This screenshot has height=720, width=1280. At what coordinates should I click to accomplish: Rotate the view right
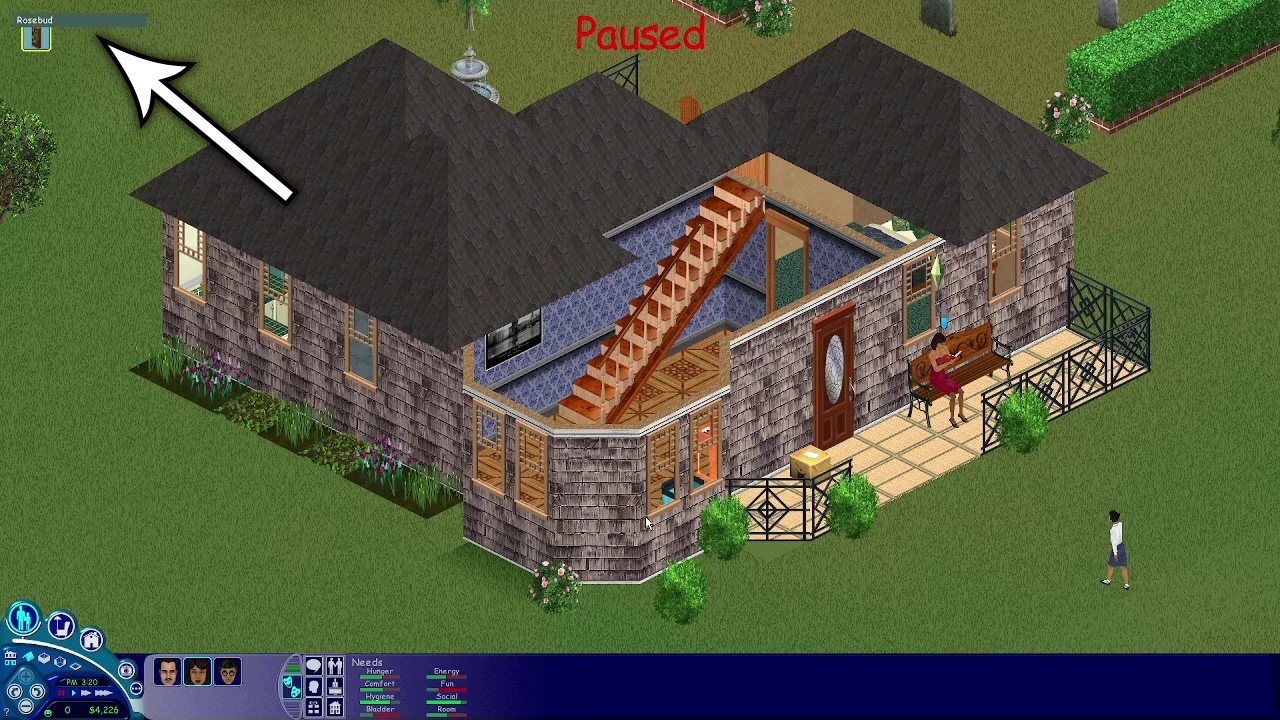click(x=37, y=691)
